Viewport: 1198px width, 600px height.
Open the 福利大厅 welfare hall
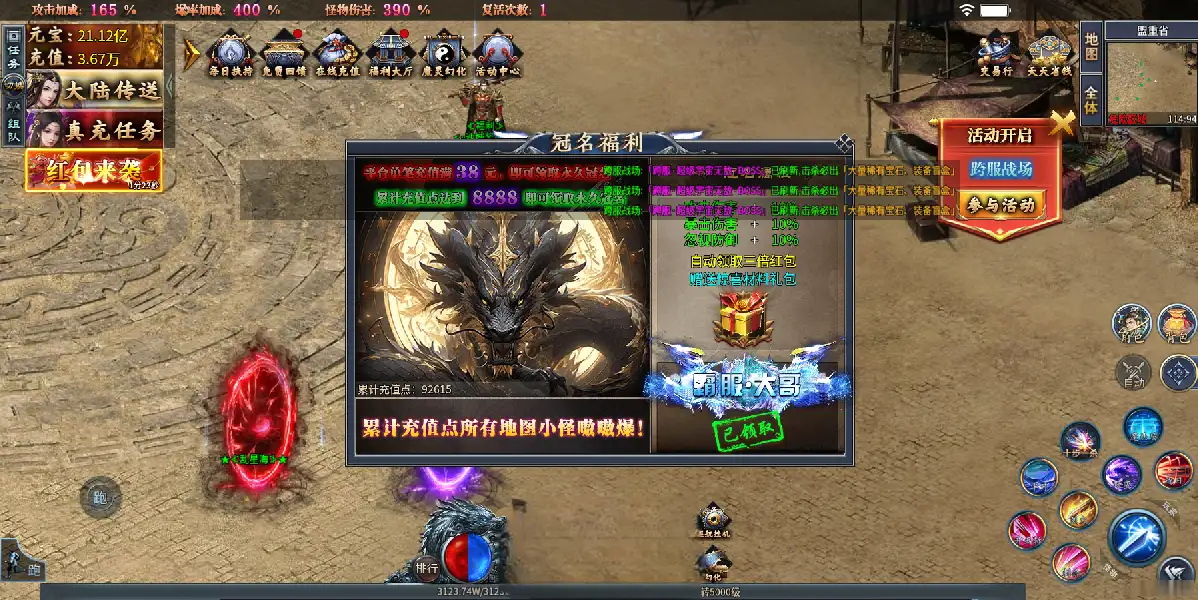pos(390,53)
